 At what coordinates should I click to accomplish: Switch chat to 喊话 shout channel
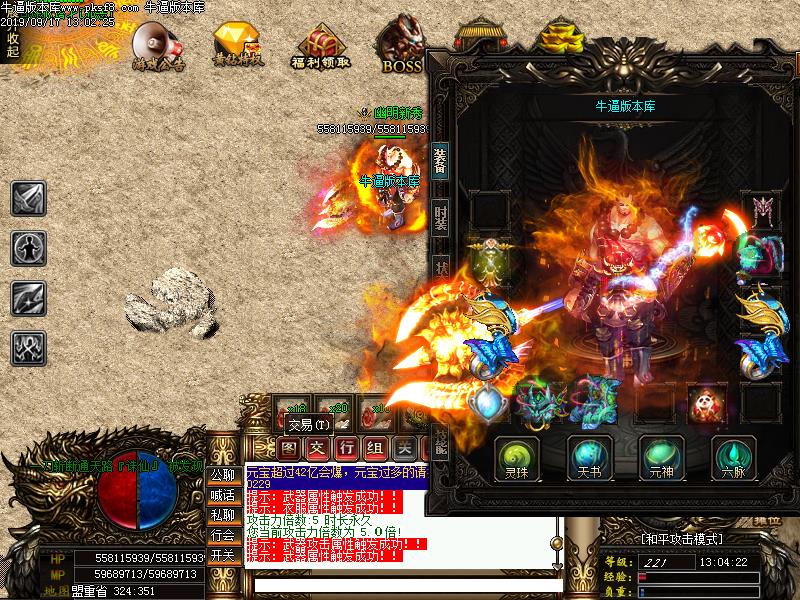click(x=222, y=495)
